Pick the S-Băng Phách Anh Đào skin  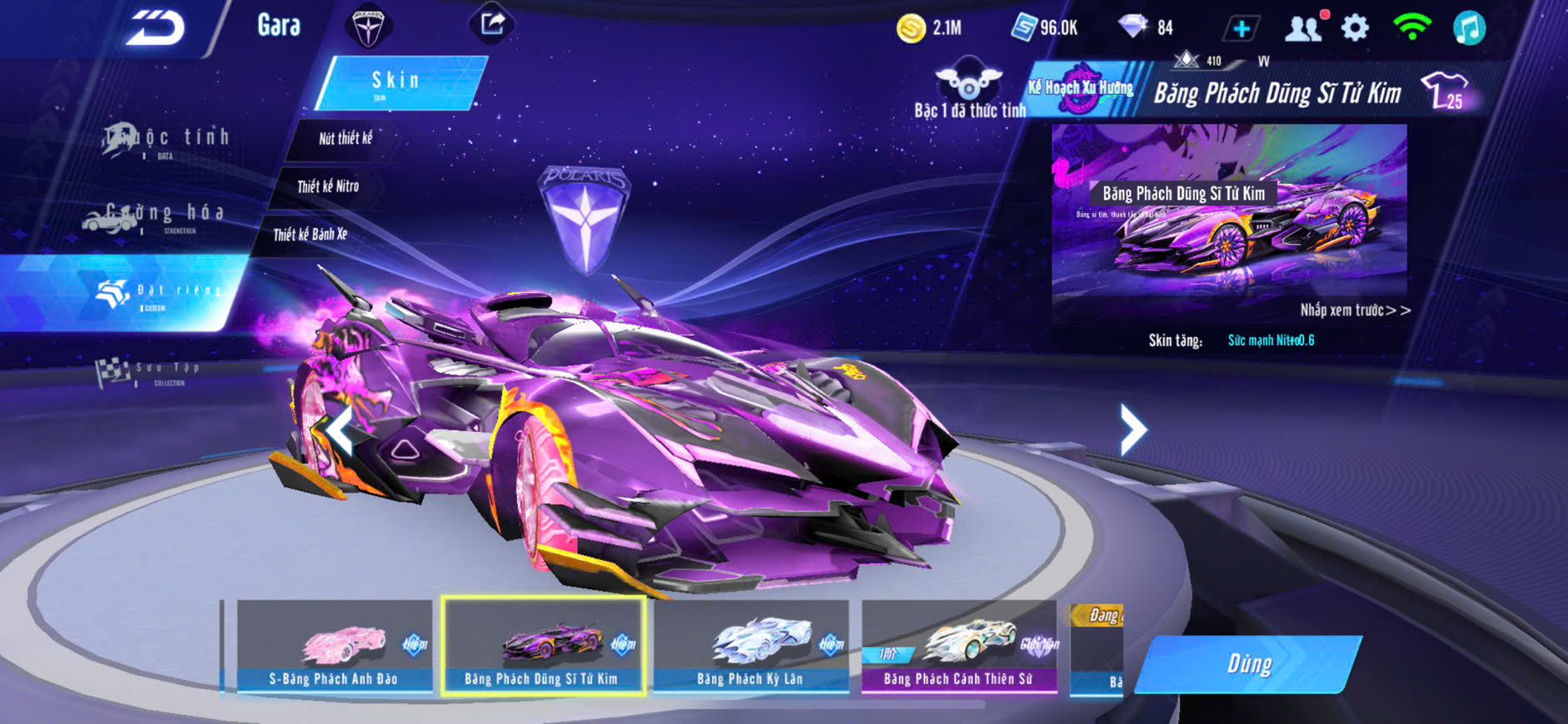334,647
